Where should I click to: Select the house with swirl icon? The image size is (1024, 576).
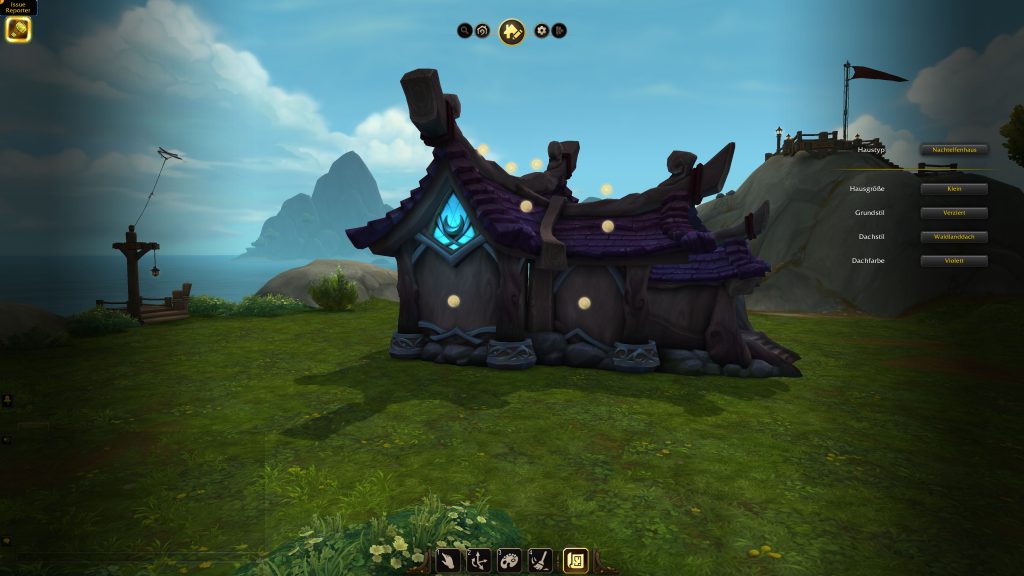pyautogui.click(x=483, y=31)
